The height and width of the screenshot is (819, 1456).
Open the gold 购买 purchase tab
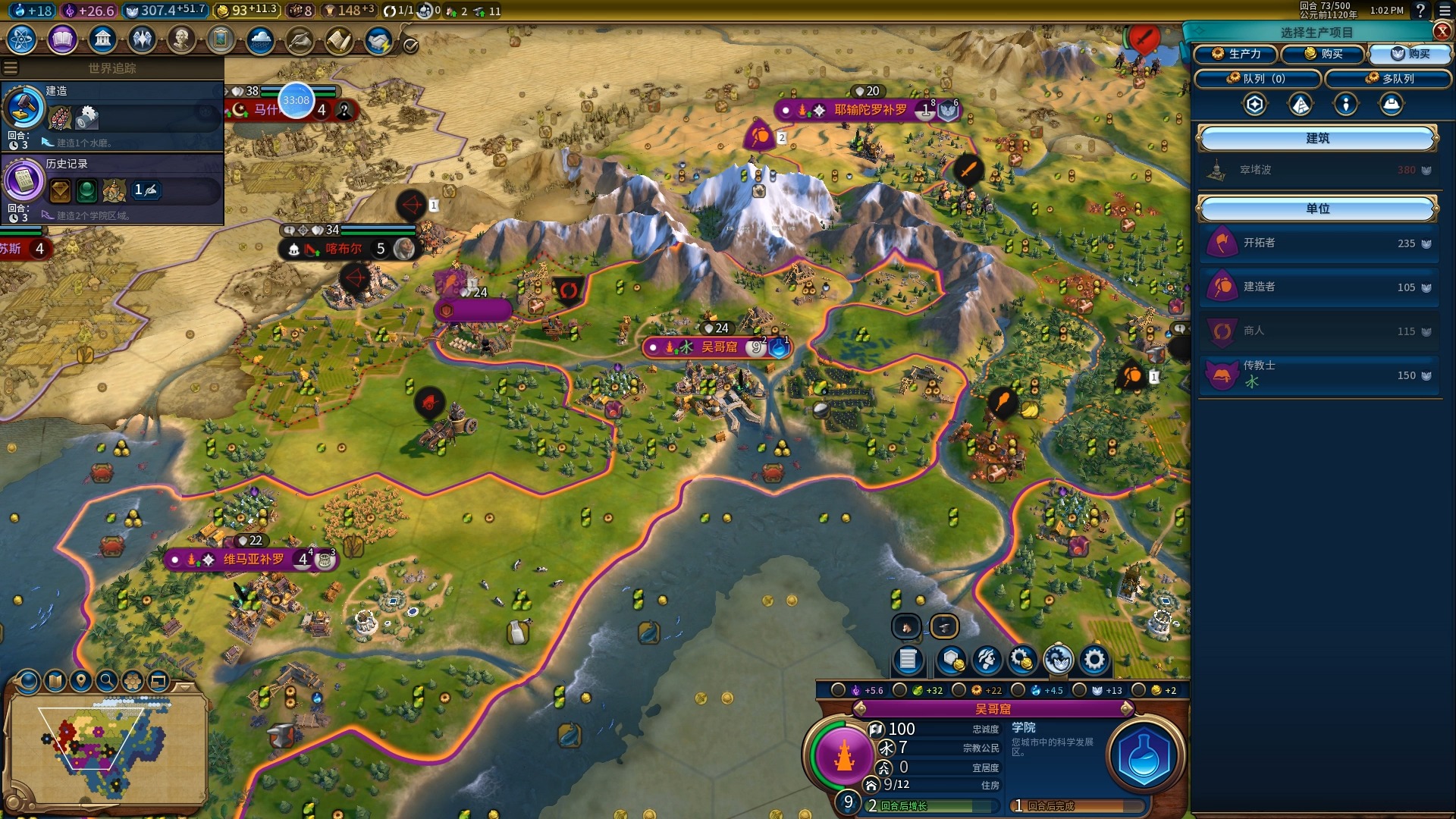click(1323, 54)
